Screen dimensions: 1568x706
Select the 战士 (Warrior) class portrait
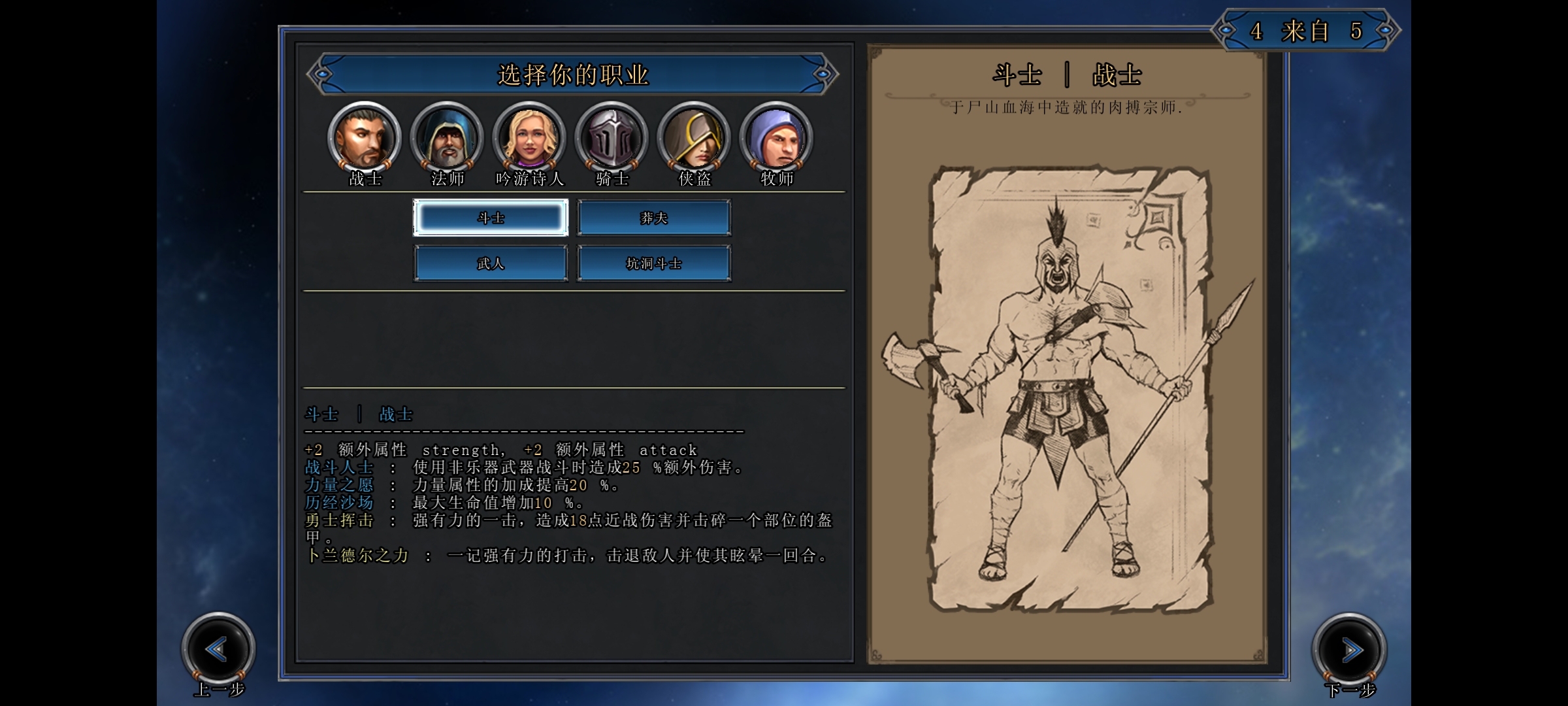click(x=365, y=137)
